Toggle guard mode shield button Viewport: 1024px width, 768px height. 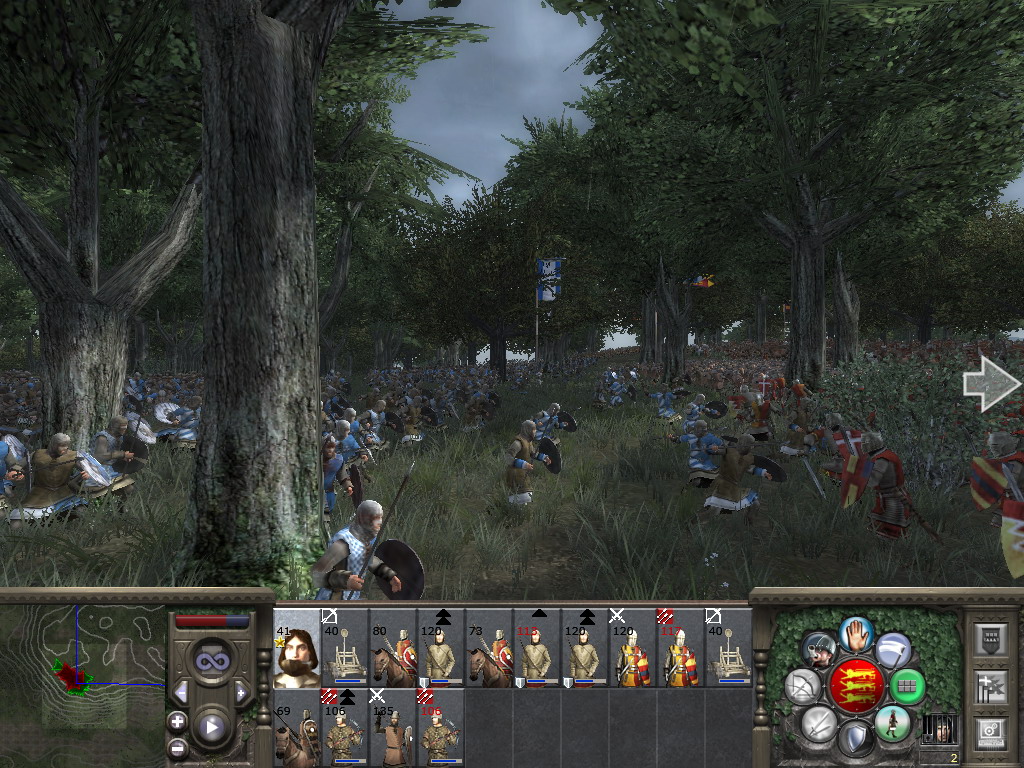855,739
